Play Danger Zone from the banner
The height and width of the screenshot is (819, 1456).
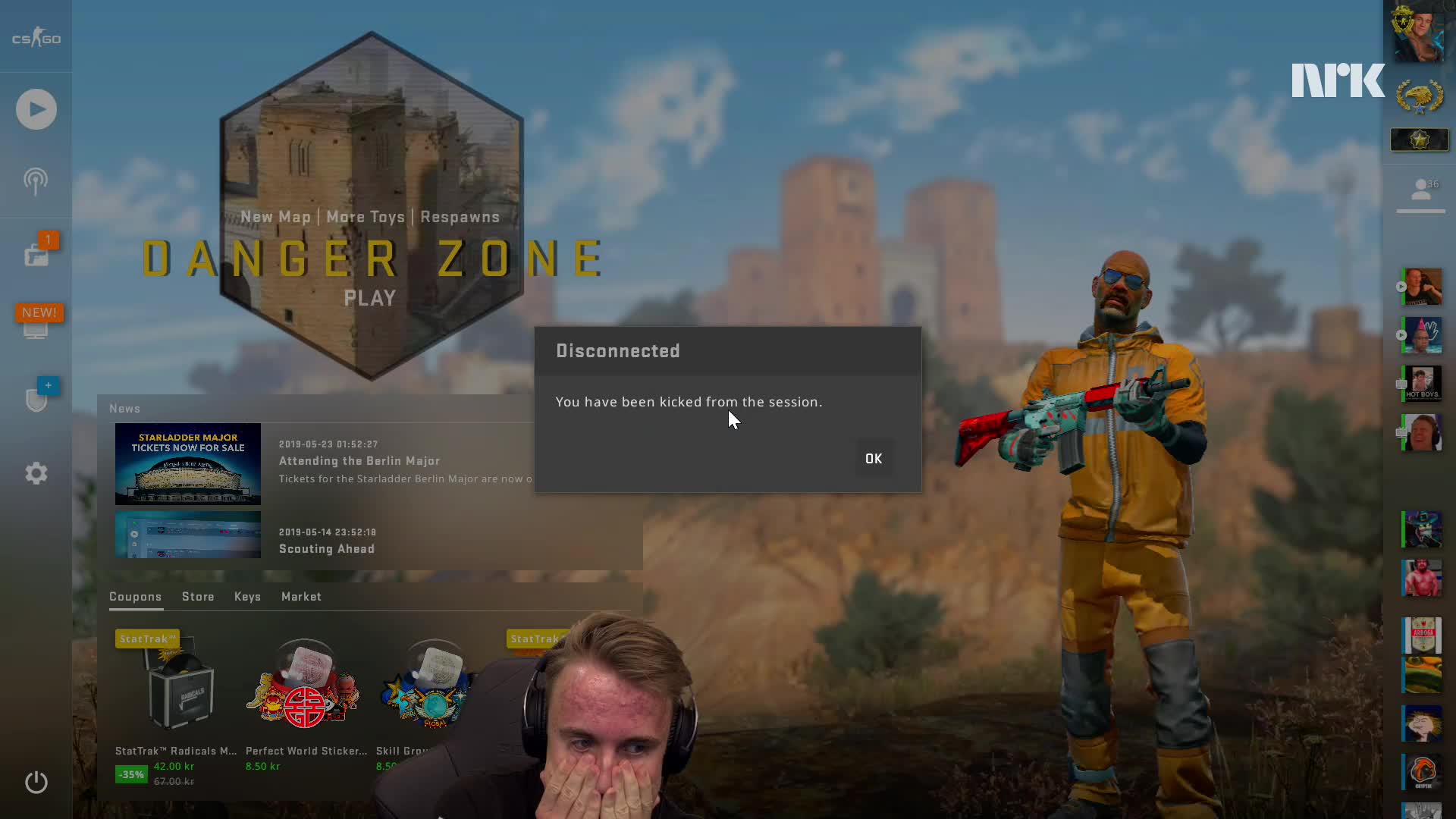click(x=370, y=298)
